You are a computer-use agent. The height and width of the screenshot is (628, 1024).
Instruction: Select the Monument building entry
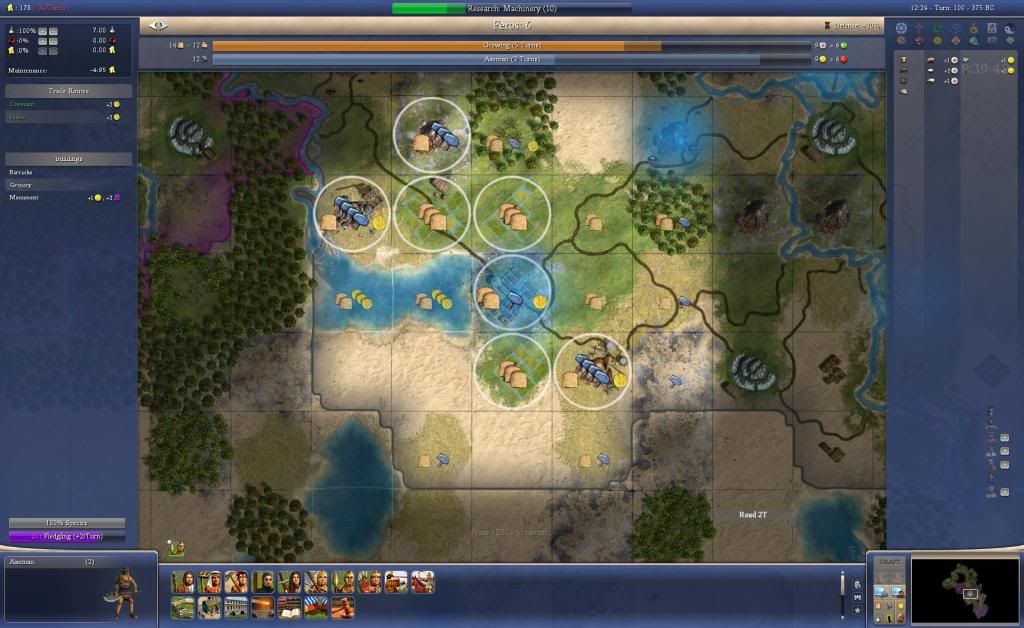[24, 198]
